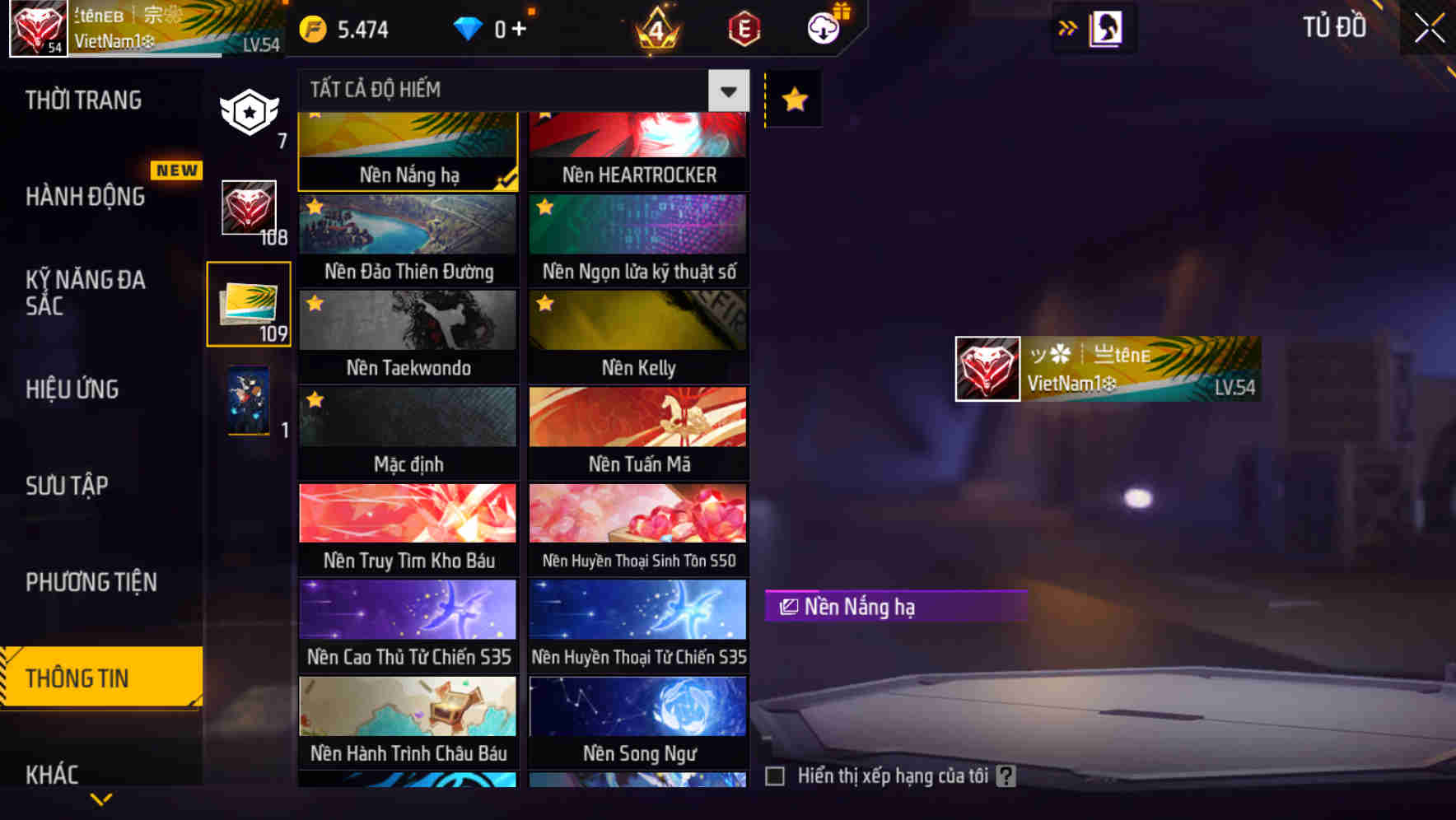The height and width of the screenshot is (820, 1456).
Task: Click the favorites star filter button
Action: 792,99
